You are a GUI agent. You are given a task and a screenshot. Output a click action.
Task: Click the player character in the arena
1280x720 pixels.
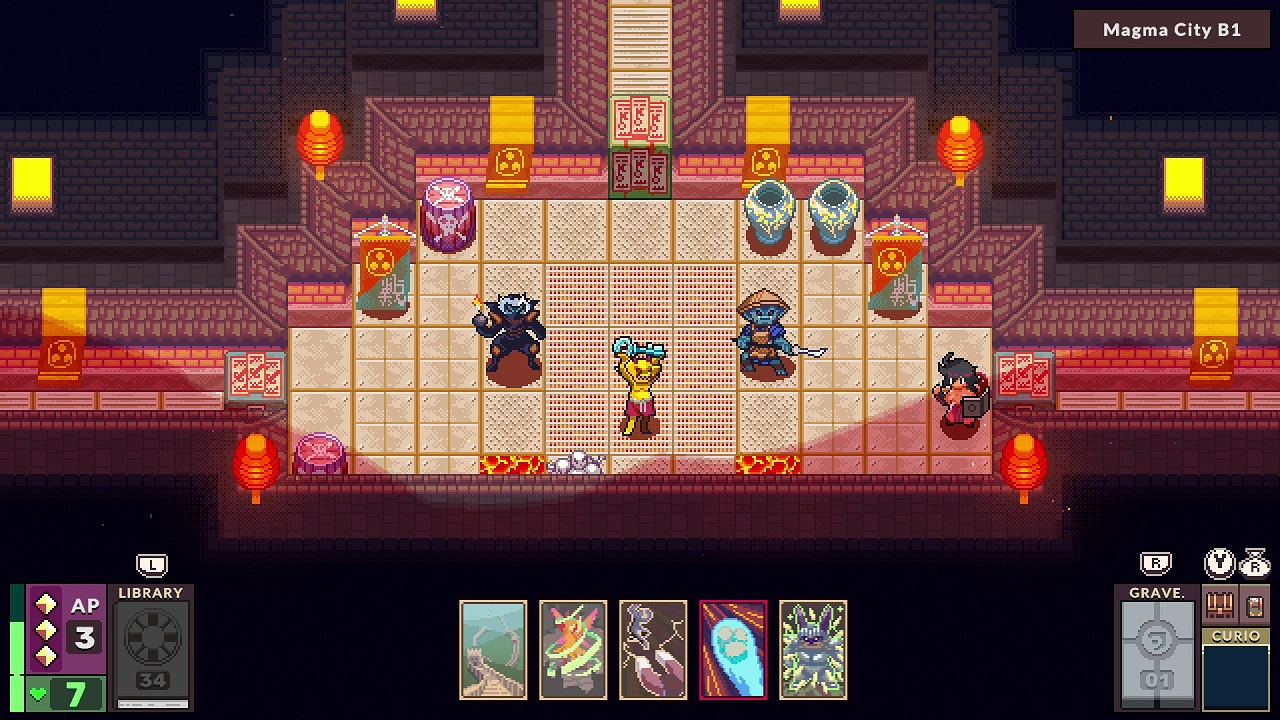(x=640, y=385)
